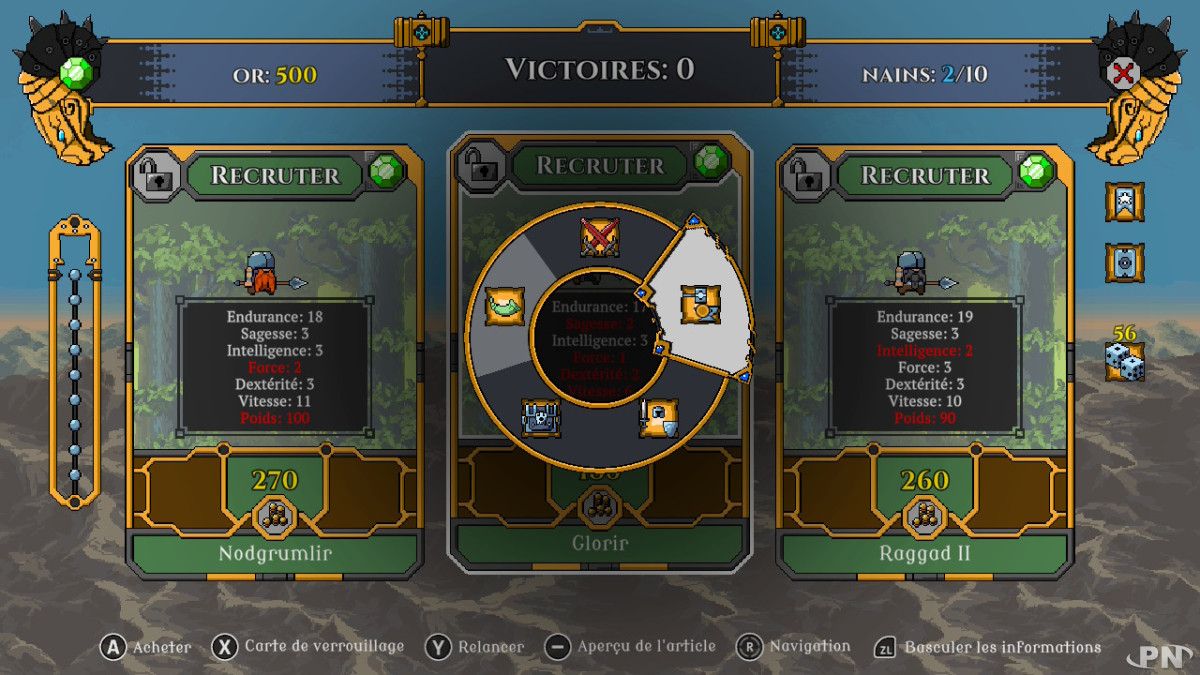The height and width of the screenshot is (675, 1200).
Task: Open the blue circle card icon
Action: [x=1124, y=263]
